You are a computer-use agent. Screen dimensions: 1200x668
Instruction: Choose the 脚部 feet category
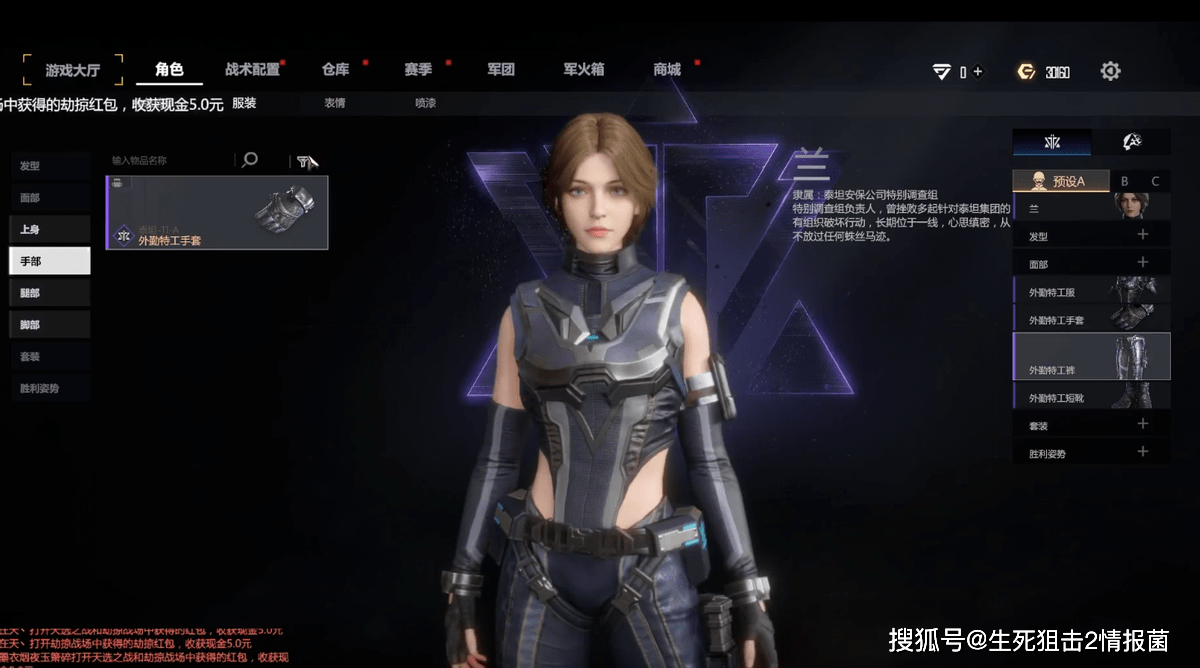50,325
